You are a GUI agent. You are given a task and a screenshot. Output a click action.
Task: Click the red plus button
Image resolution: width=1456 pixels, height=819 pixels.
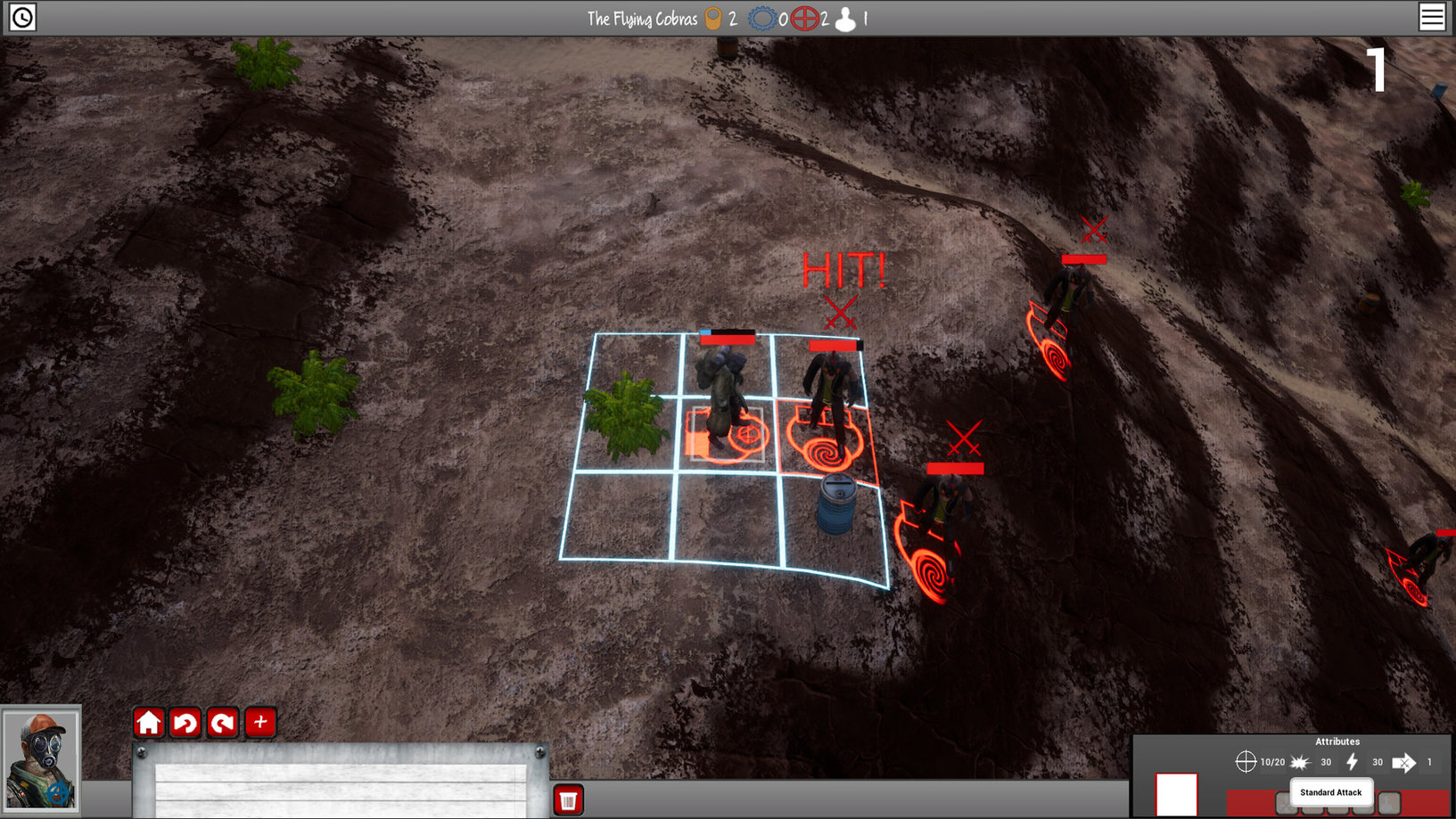point(260,722)
